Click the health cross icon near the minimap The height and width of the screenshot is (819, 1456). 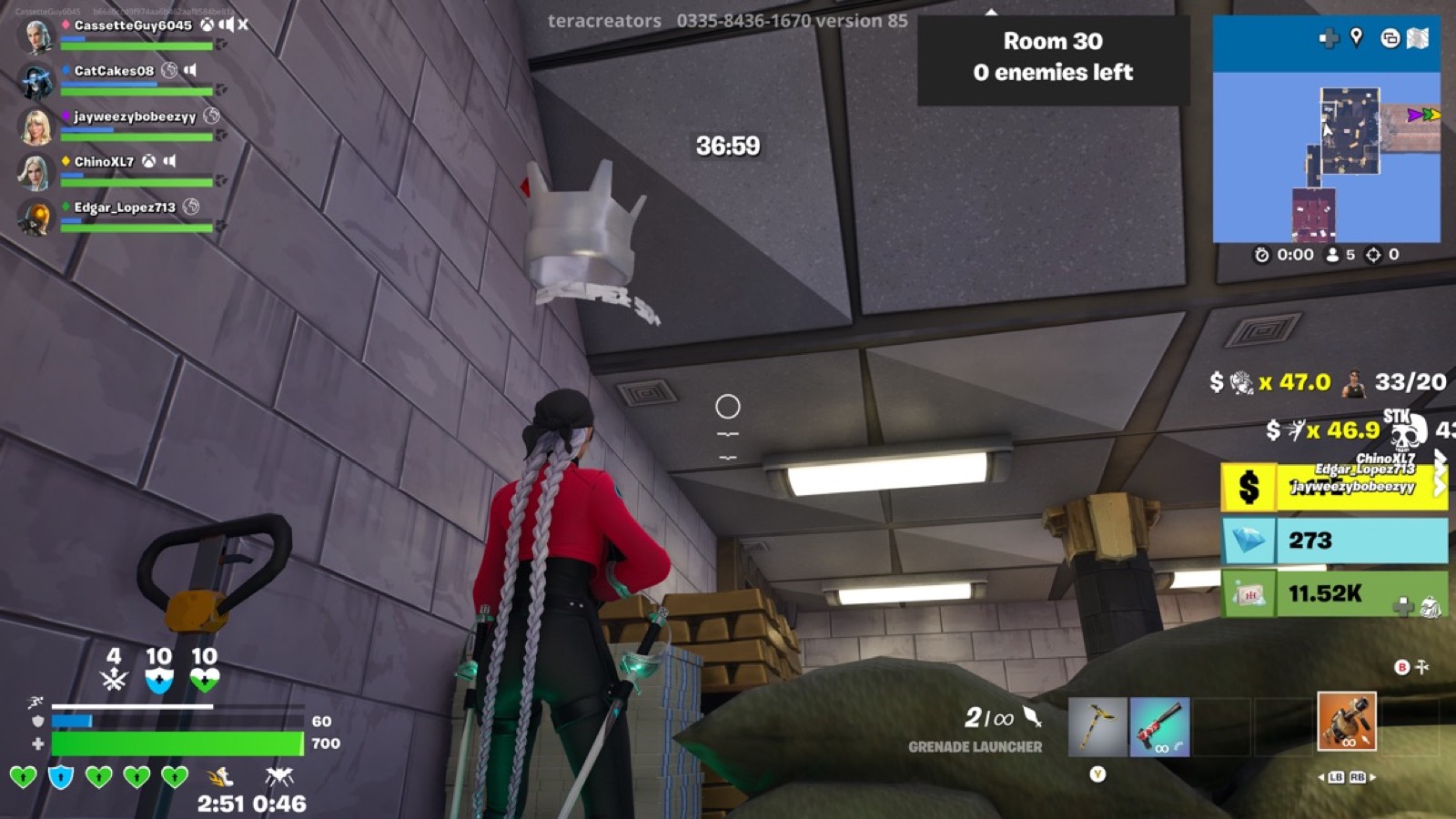[1328, 37]
